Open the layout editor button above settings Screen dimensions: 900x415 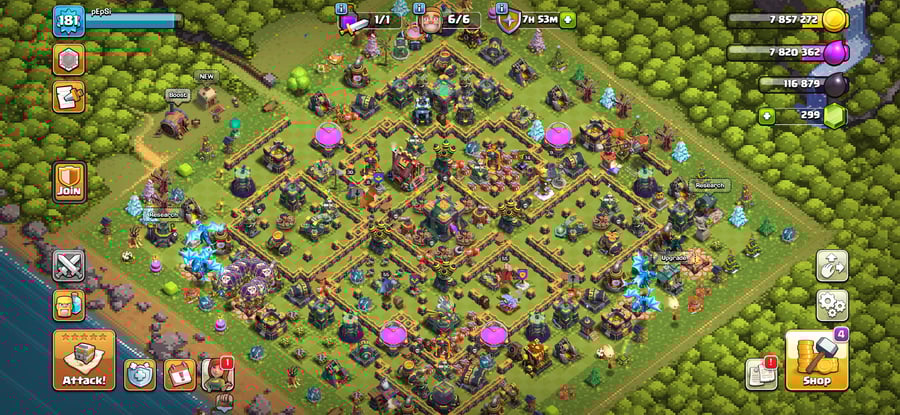832,265
